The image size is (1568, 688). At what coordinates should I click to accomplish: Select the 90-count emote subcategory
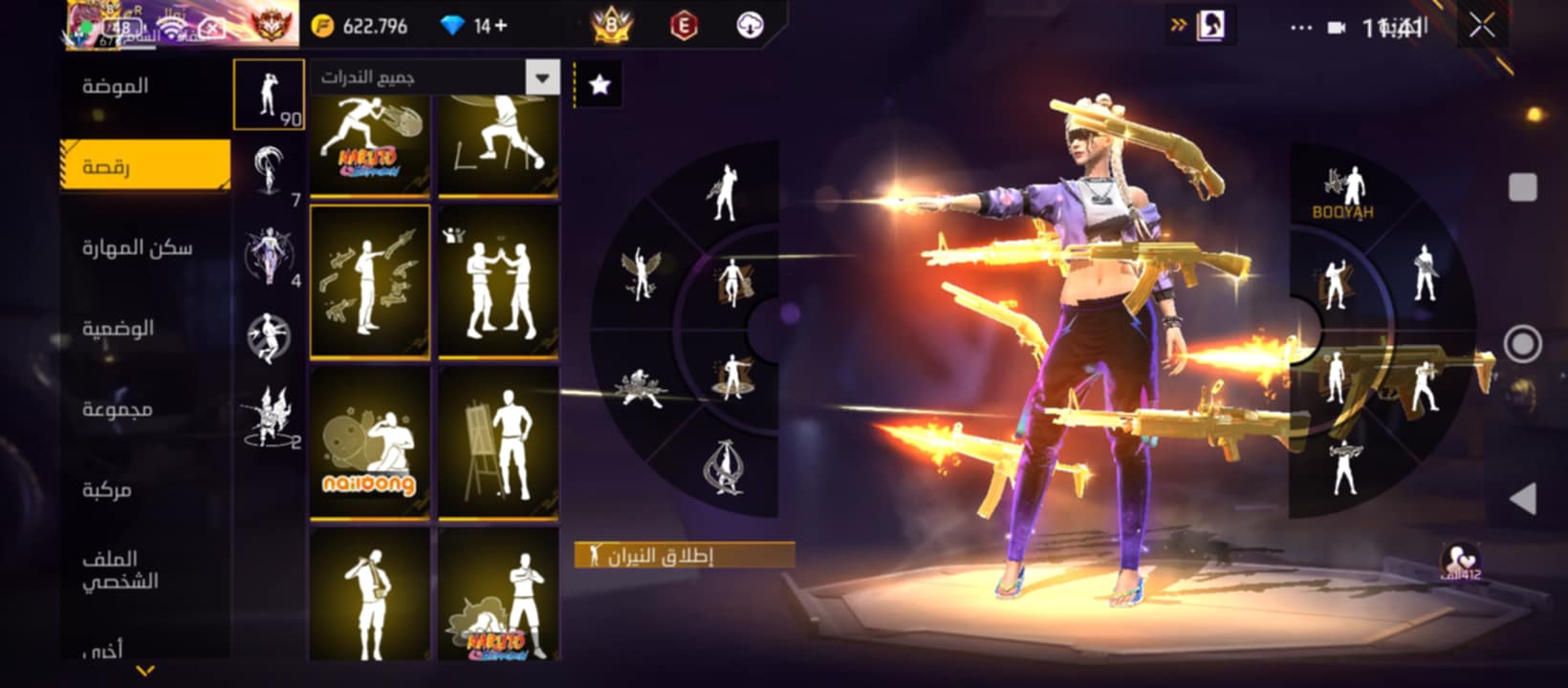pos(269,95)
